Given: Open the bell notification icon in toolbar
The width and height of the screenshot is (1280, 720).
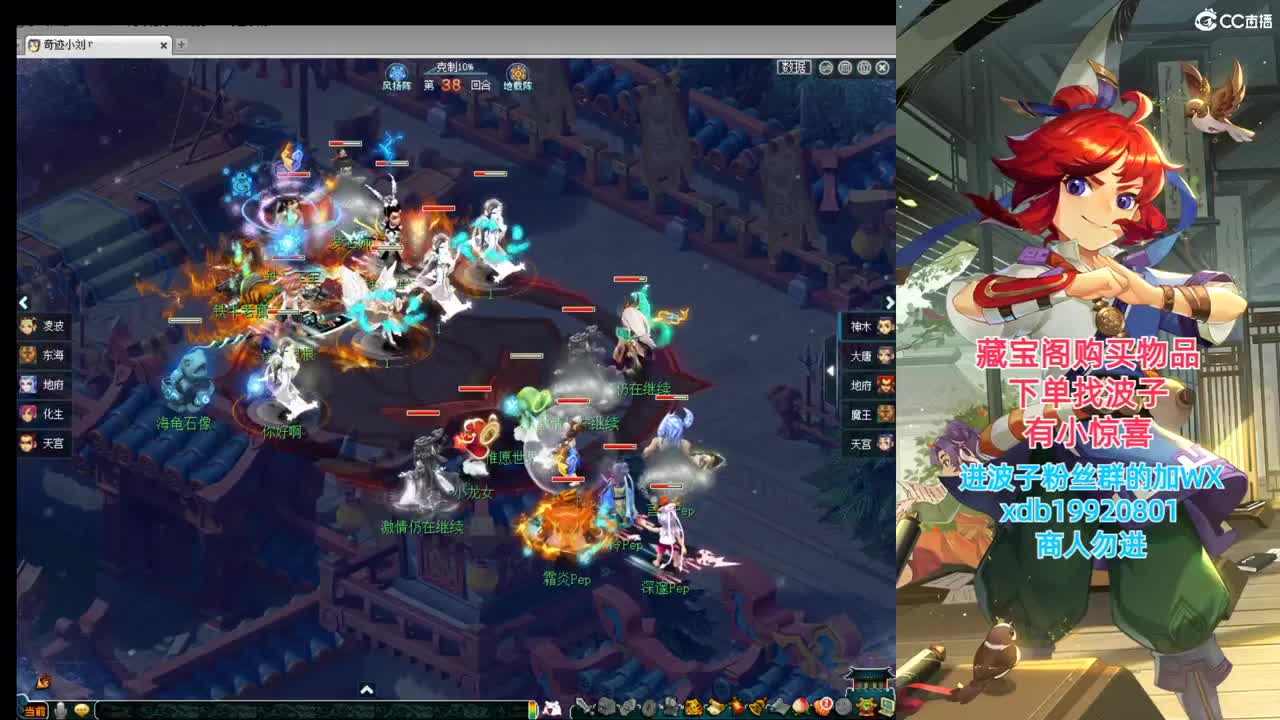Looking at the screenshot, I should 757,705.
